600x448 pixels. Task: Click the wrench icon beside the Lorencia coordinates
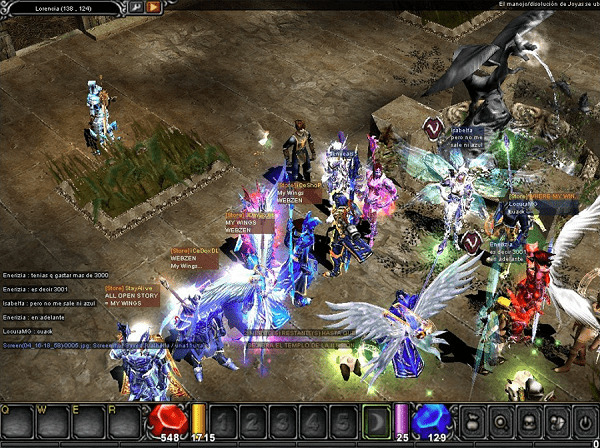pyautogui.click(x=136, y=6)
